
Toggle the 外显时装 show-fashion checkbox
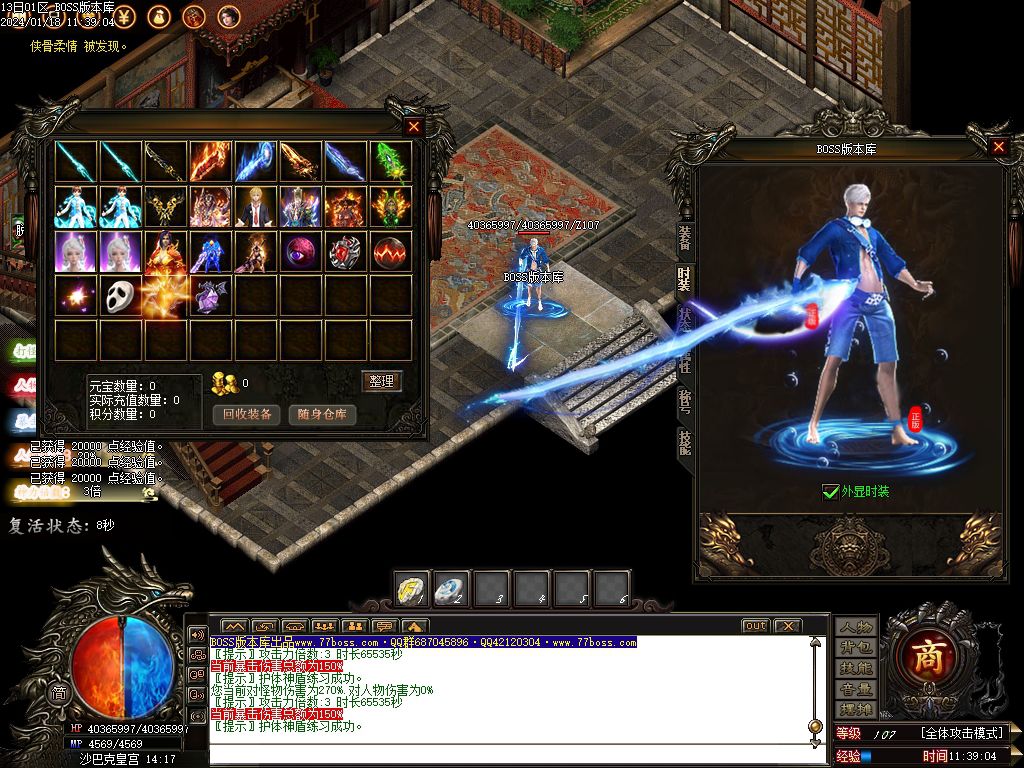[830, 491]
